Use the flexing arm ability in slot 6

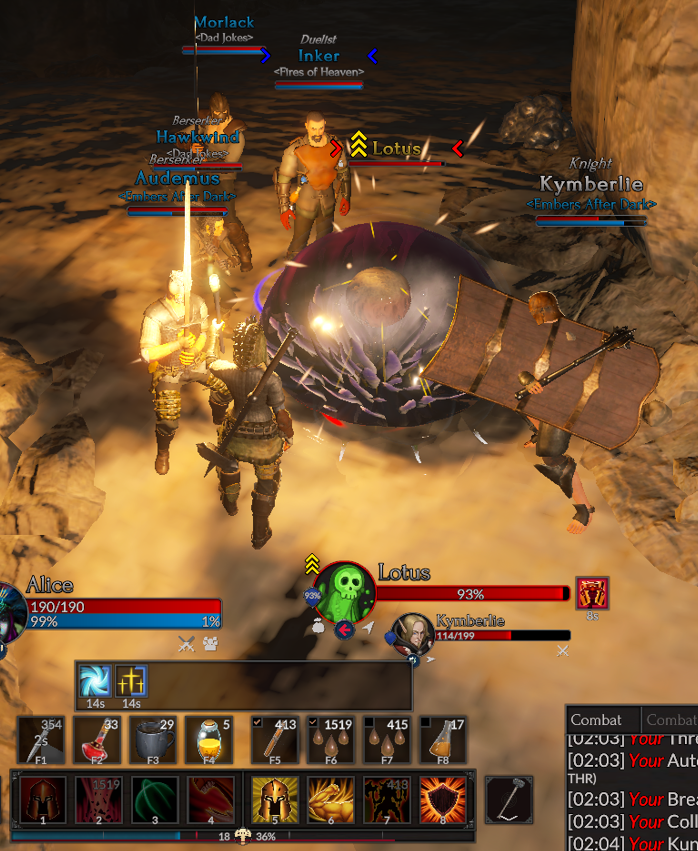(331, 799)
